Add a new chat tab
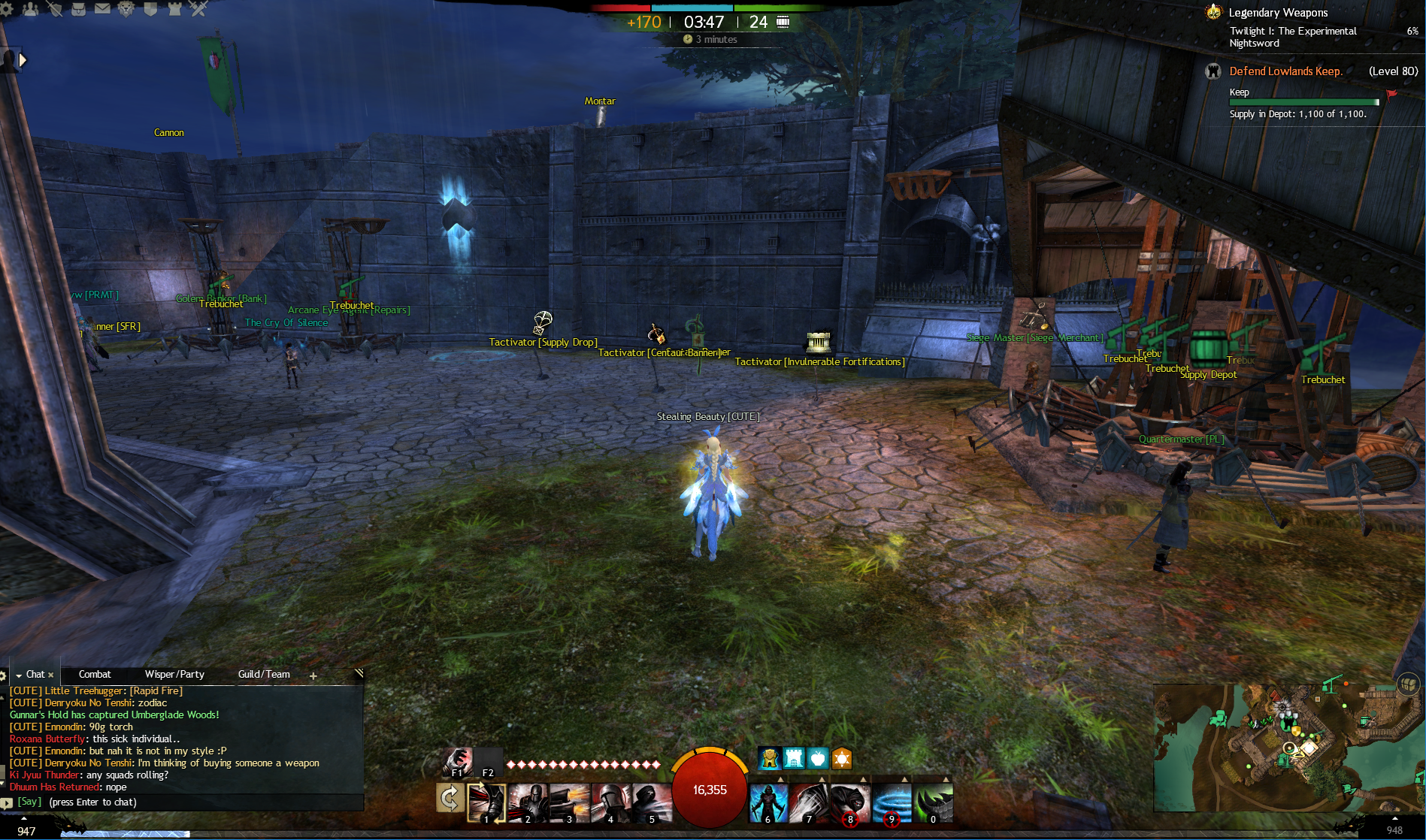This screenshot has height=840, width=1426. coord(313,675)
